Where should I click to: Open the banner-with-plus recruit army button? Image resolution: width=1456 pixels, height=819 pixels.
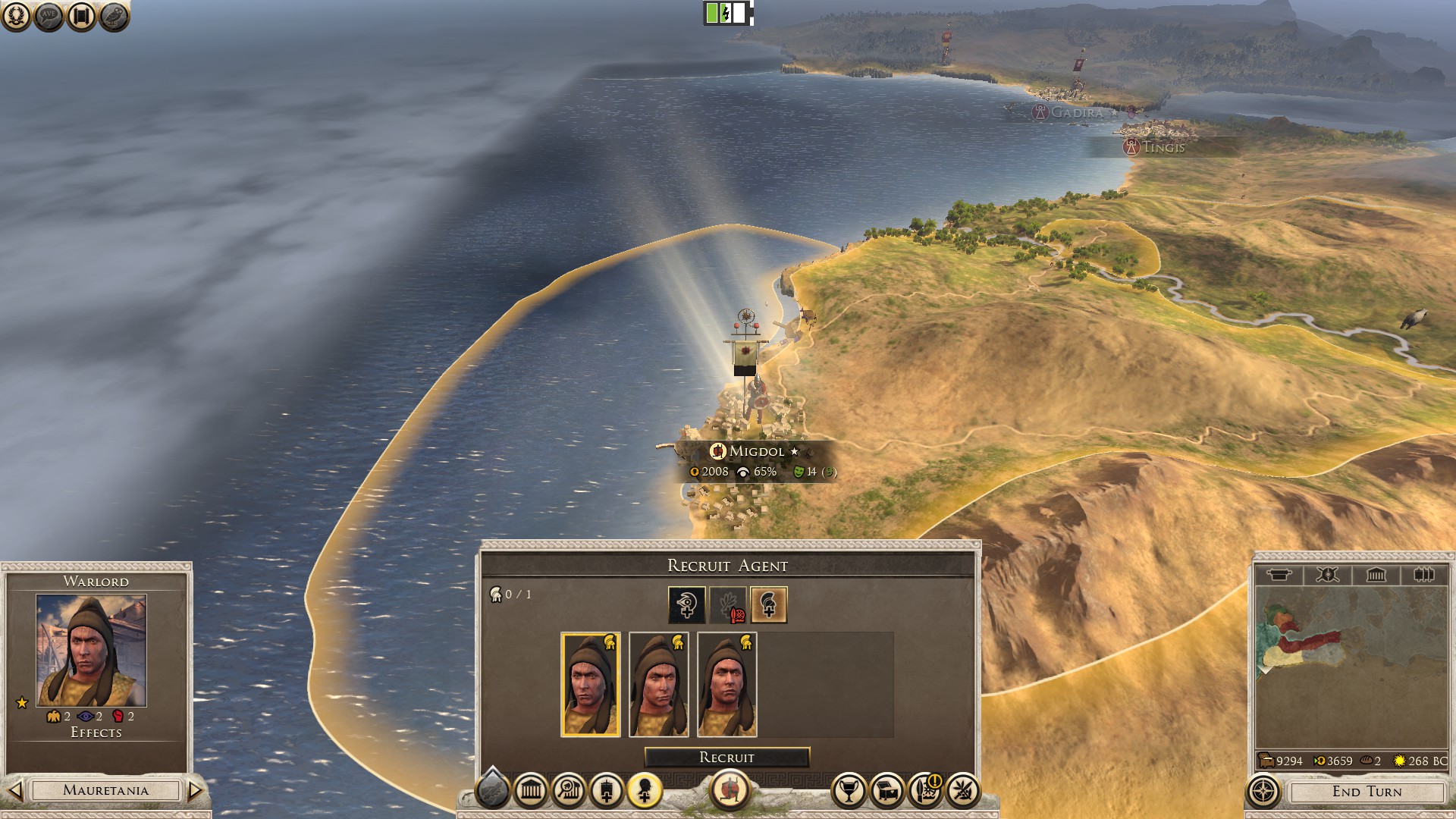point(607,792)
